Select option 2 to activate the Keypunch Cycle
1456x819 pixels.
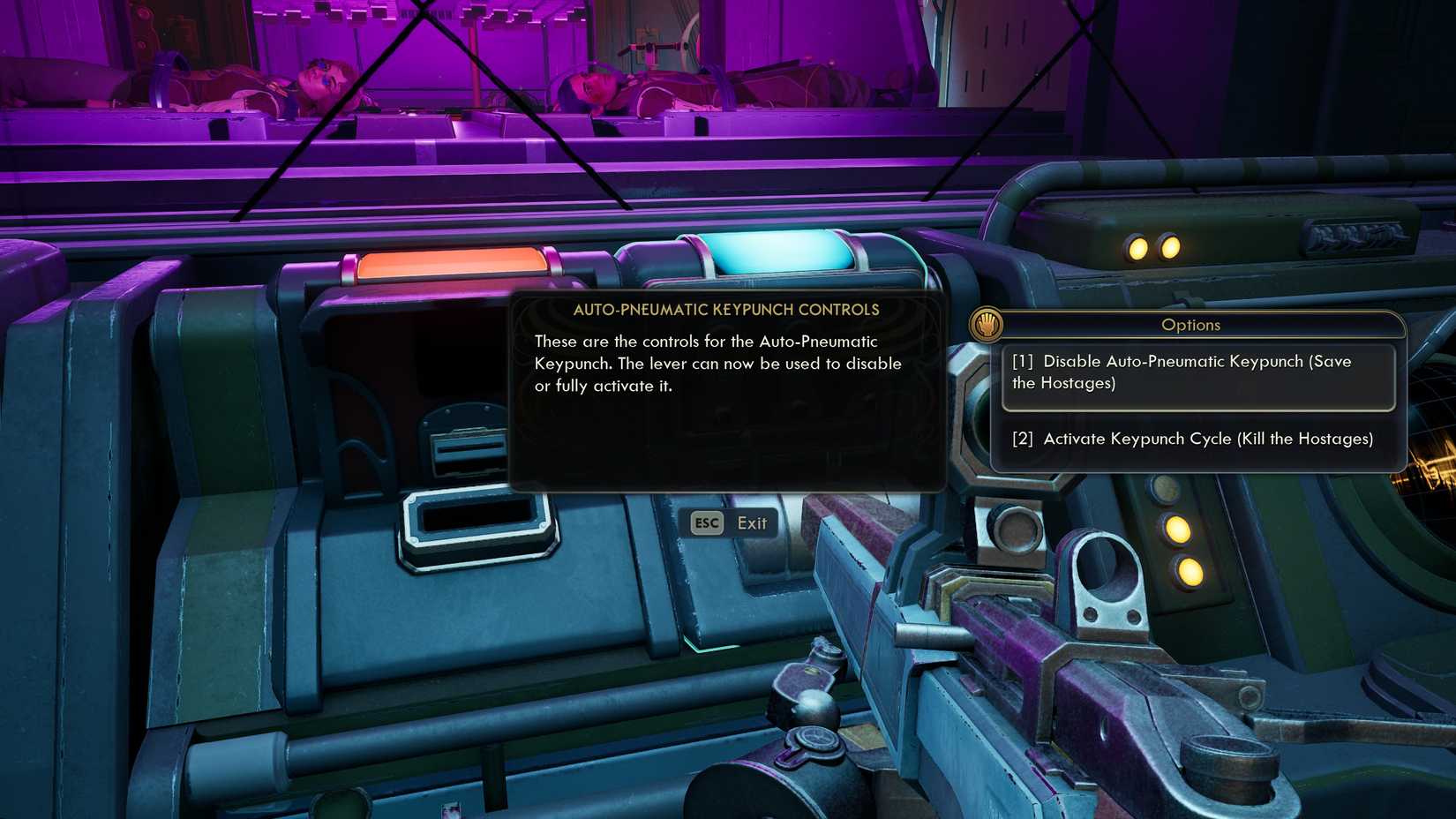[1193, 439]
